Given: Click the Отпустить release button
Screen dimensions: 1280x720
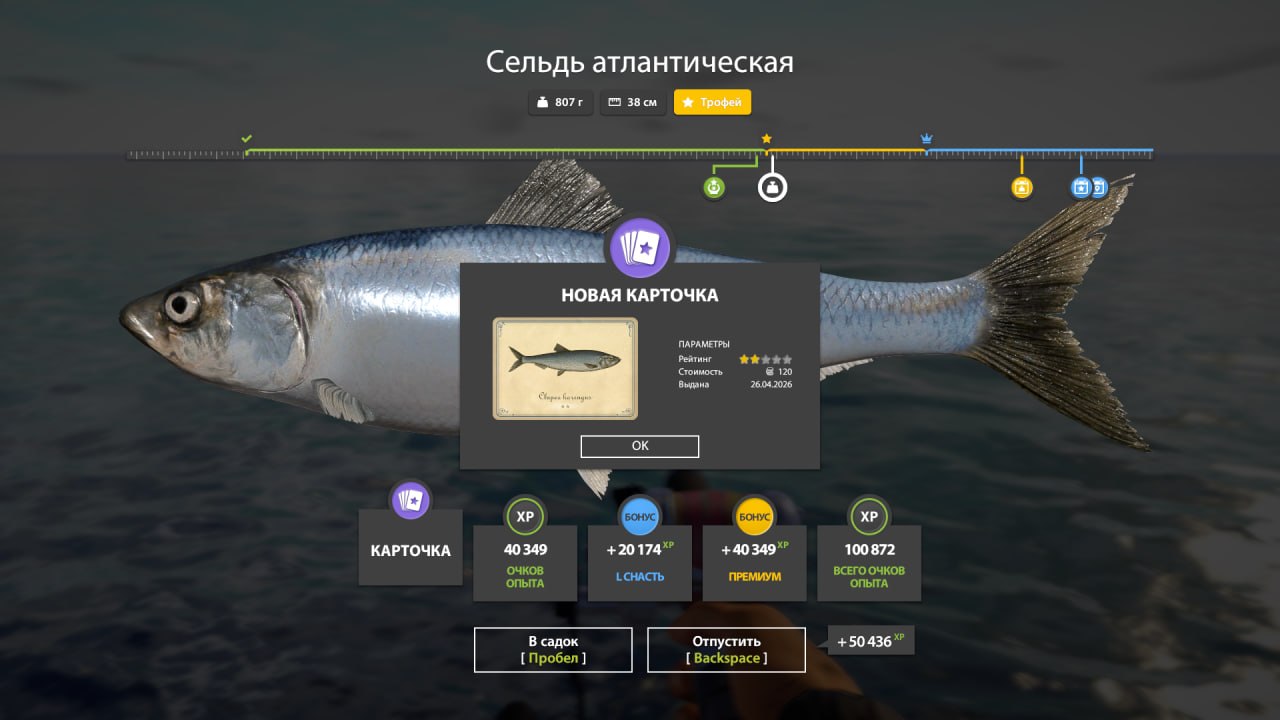Looking at the screenshot, I should (x=726, y=649).
